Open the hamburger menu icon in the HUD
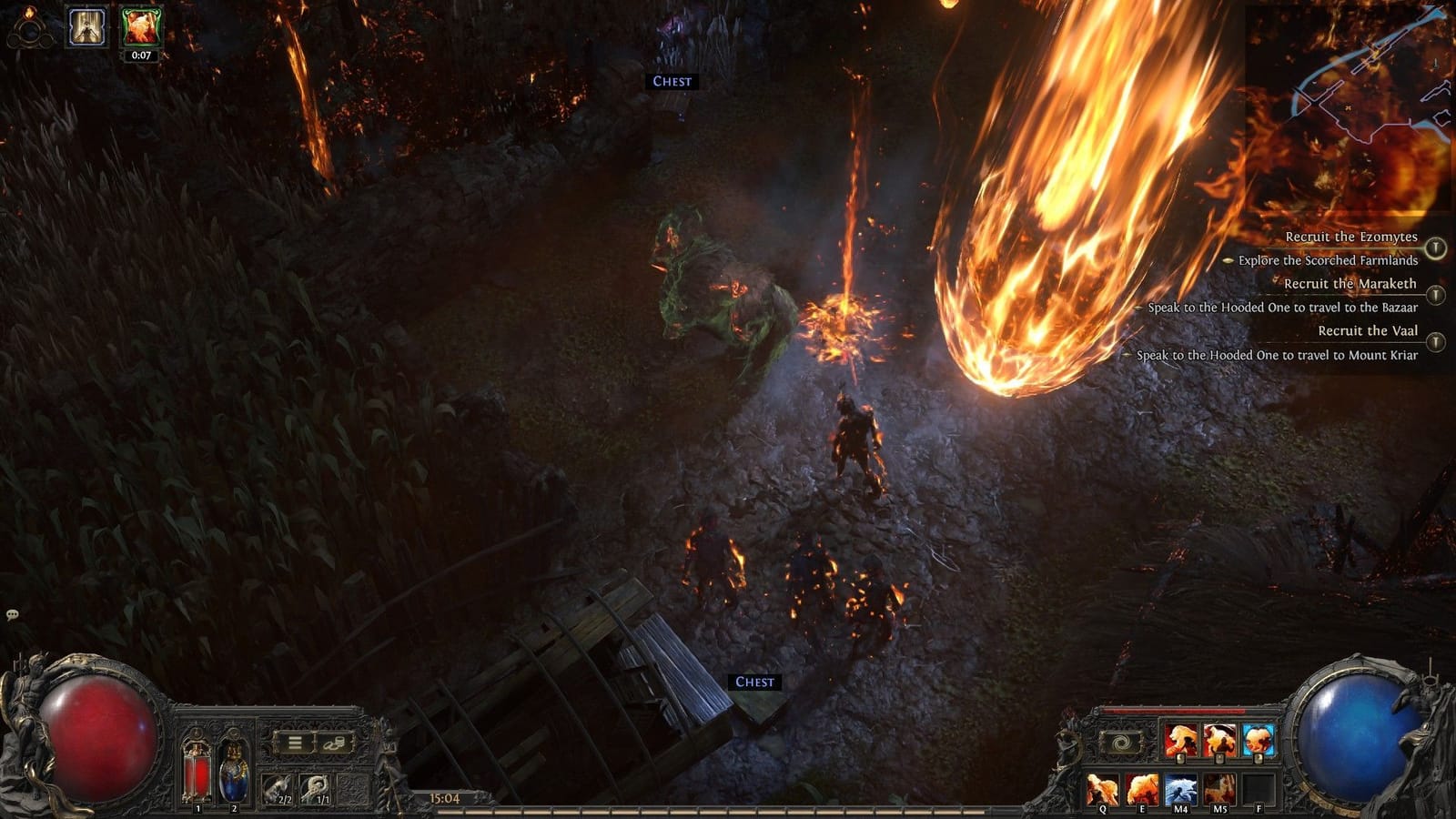 (297, 742)
